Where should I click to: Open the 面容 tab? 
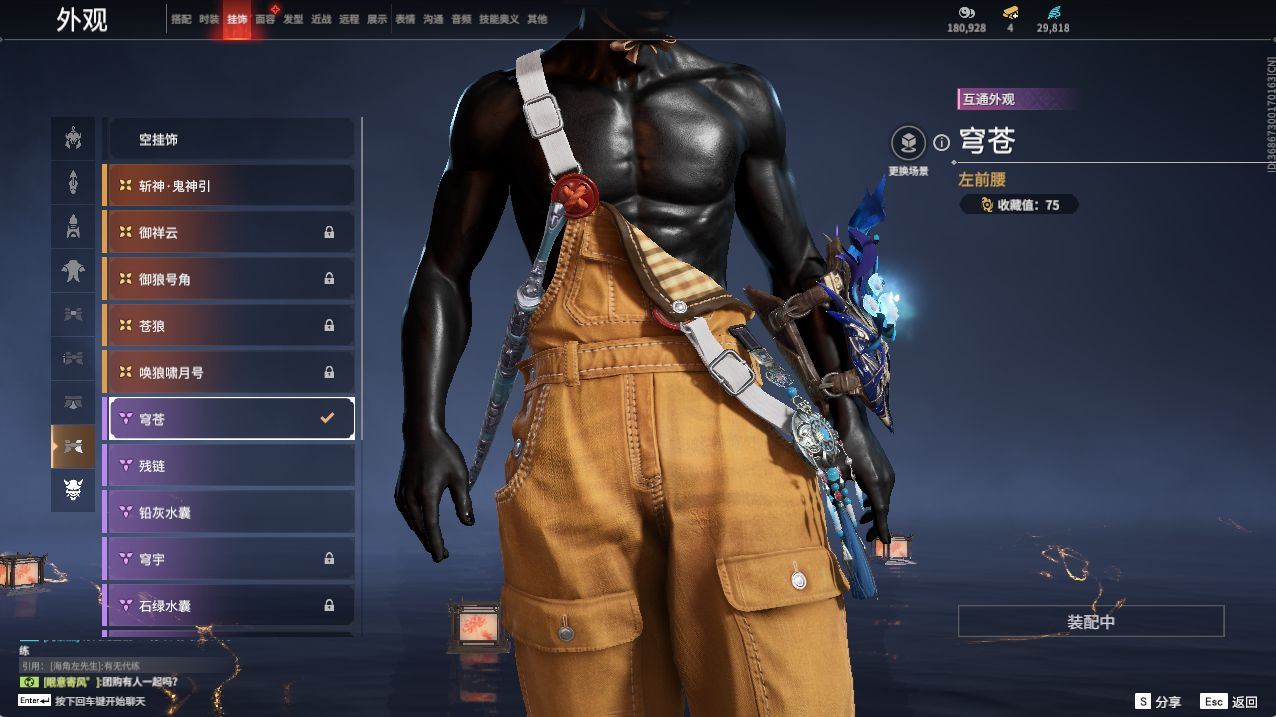(265, 19)
